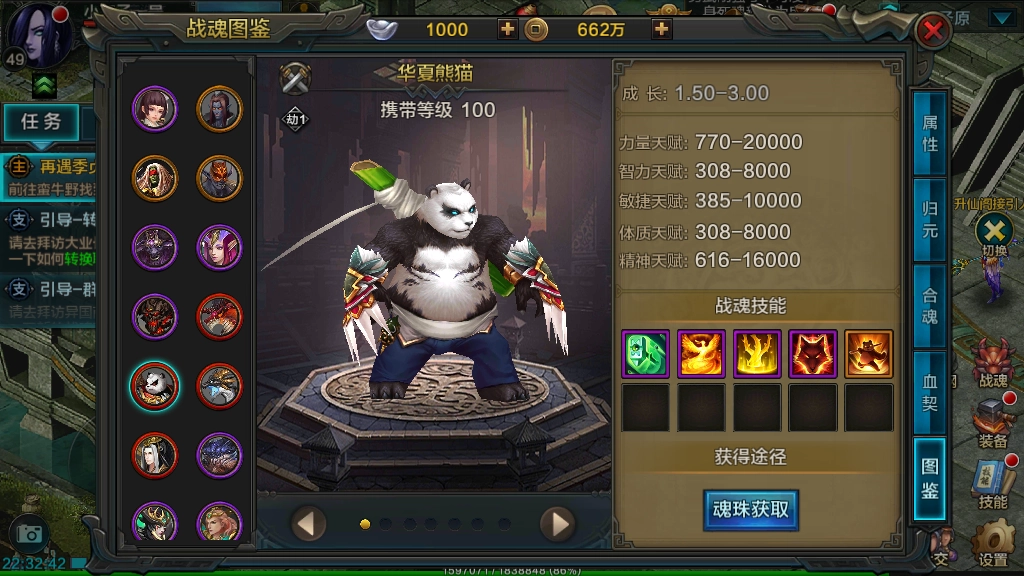Show the next battle soul page arrow
This screenshot has height=576, width=1024.
tap(556, 523)
